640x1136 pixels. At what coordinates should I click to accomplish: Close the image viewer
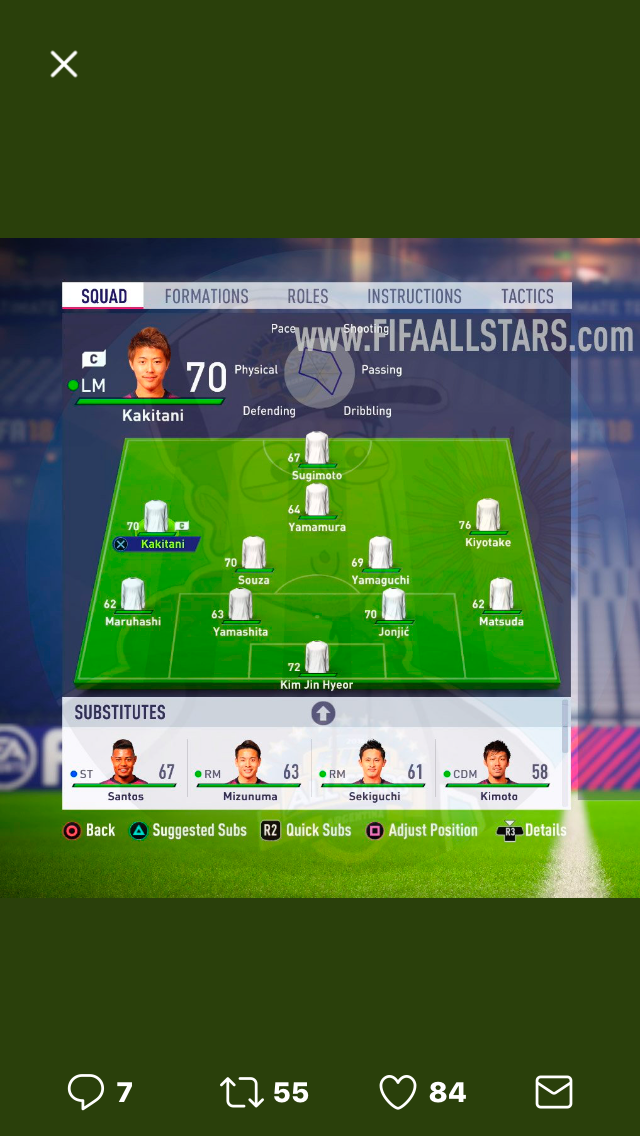point(64,65)
